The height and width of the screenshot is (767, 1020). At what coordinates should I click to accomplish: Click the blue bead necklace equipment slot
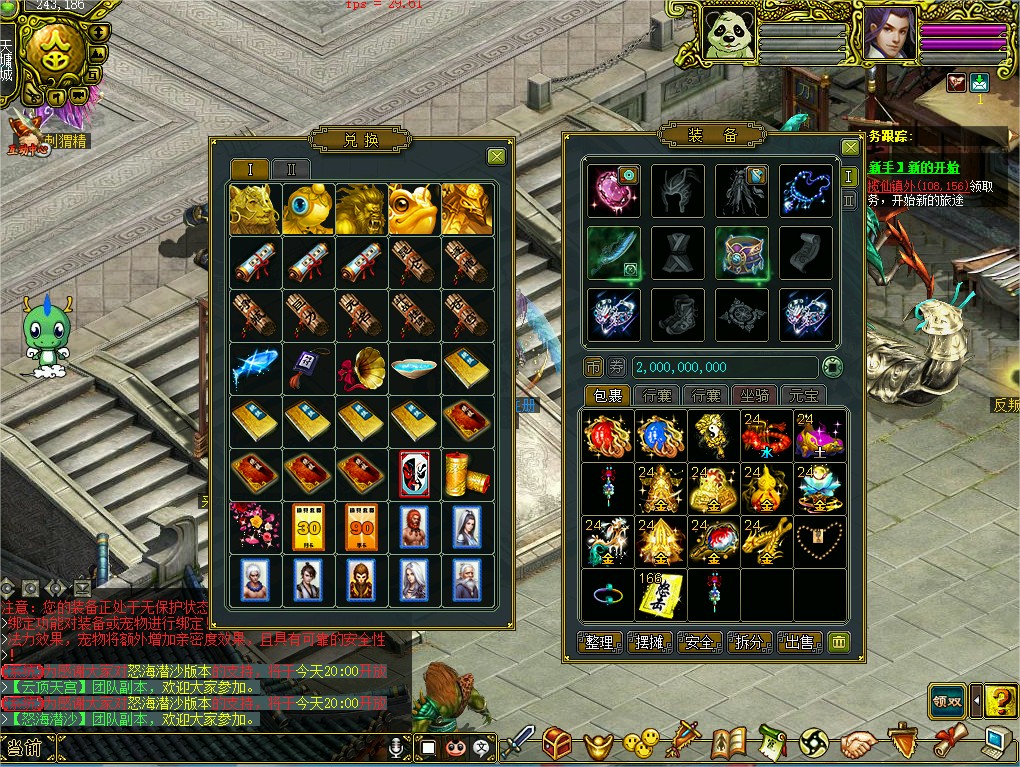(x=805, y=191)
